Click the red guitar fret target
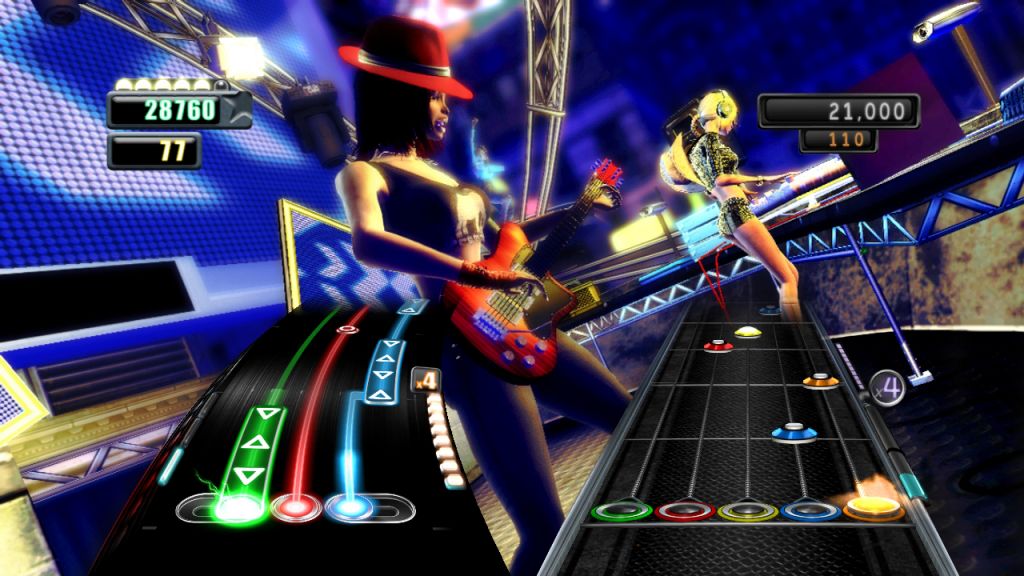1024x576 pixels. (685, 512)
